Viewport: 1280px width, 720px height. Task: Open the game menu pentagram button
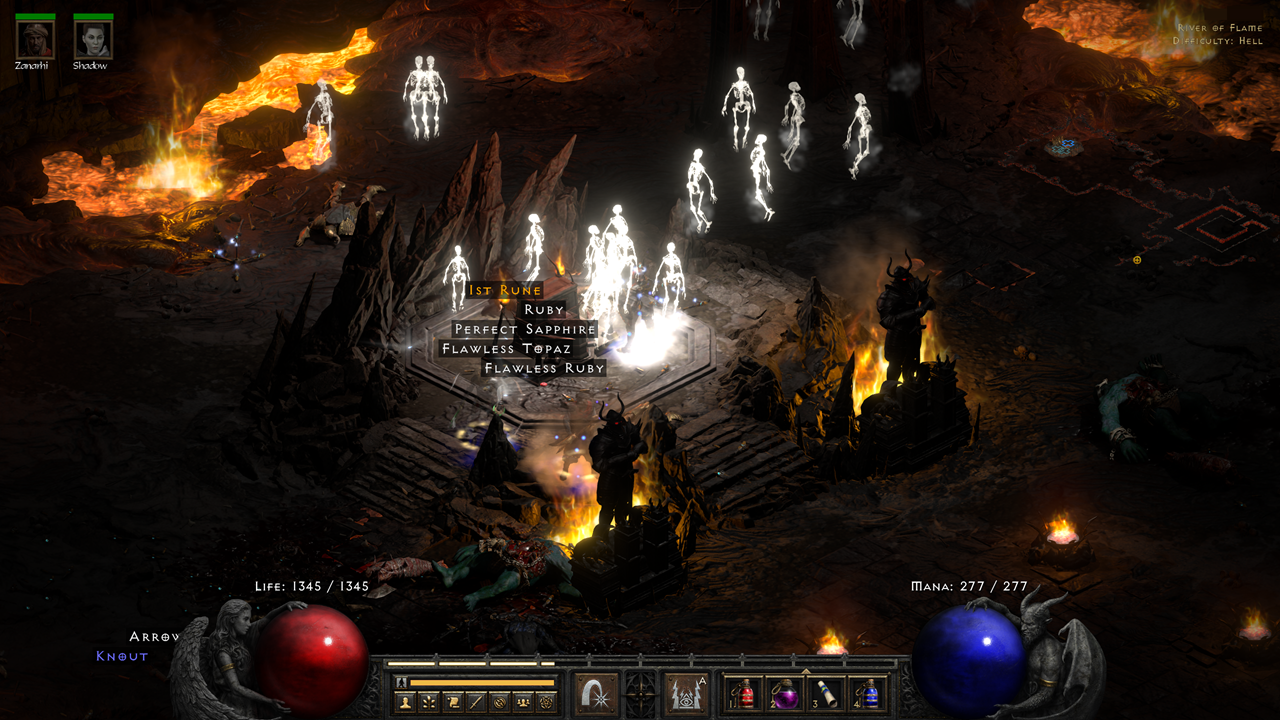click(x=545, y=702)
